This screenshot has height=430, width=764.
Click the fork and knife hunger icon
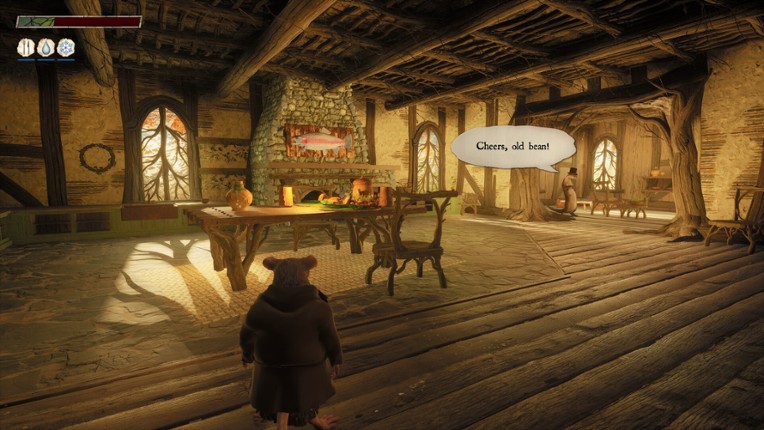[x=26, y=47]
